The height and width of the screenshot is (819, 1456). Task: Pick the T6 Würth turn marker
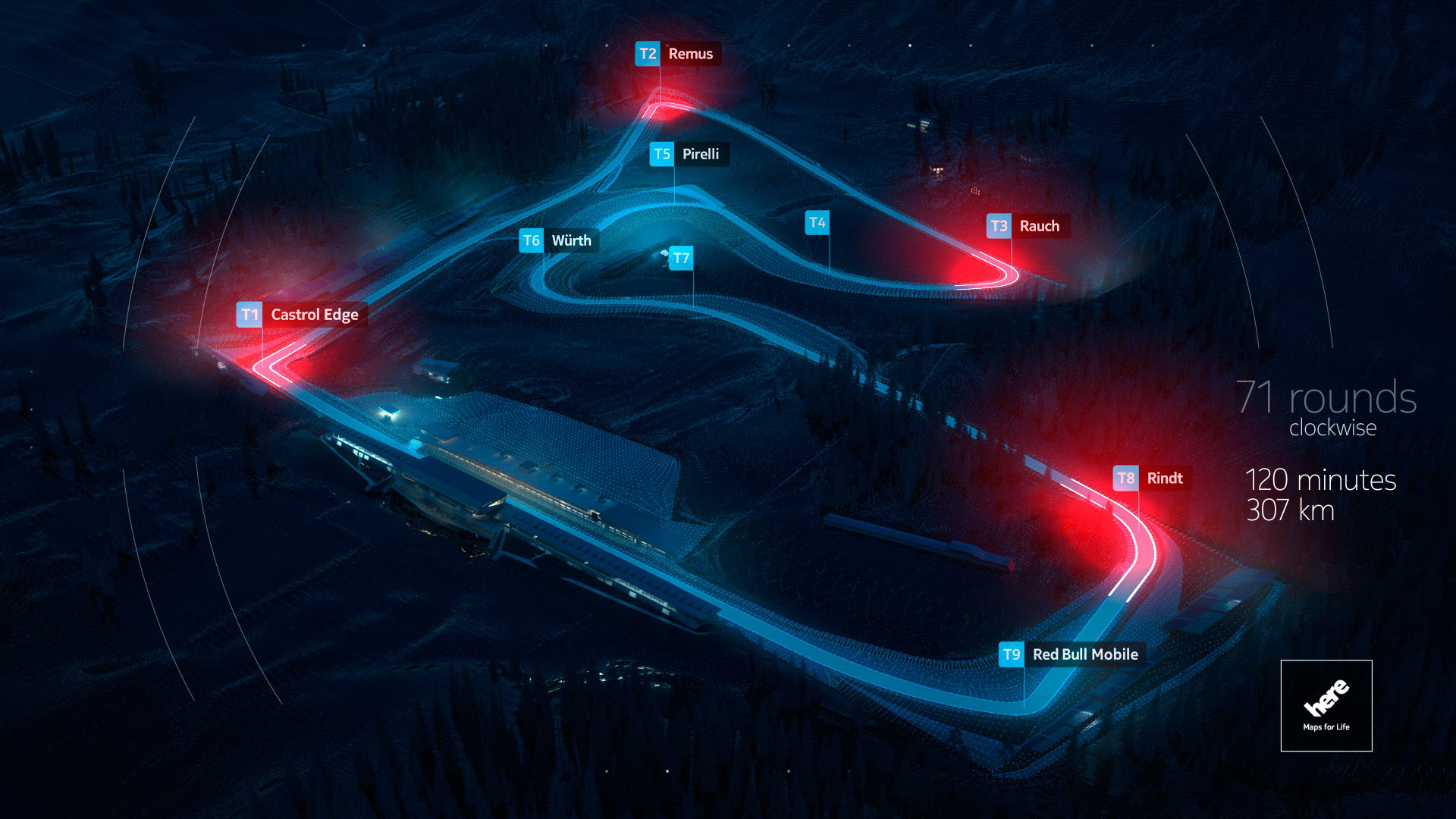(559, 240)
